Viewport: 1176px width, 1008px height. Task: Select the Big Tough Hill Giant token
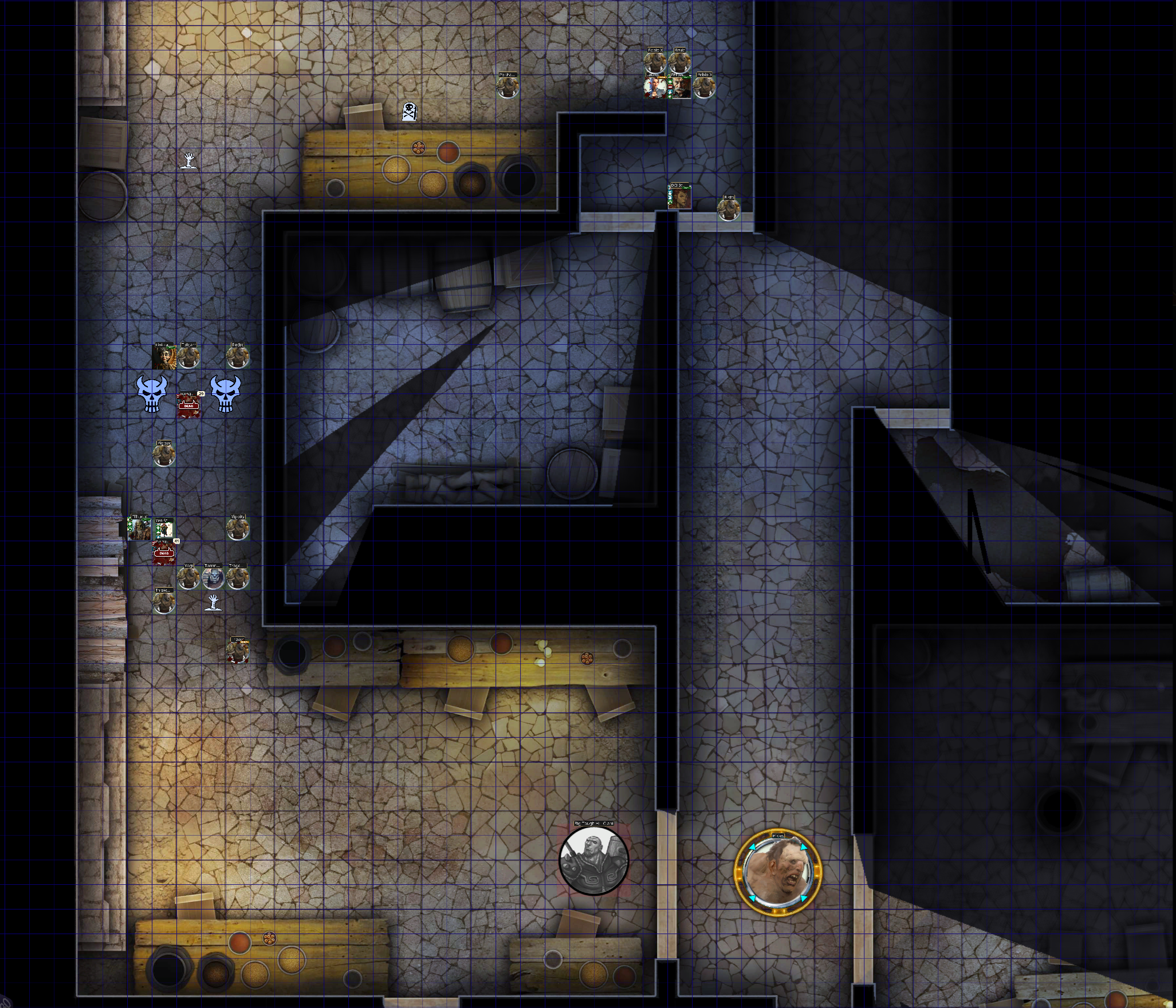(x=593, y=860)
